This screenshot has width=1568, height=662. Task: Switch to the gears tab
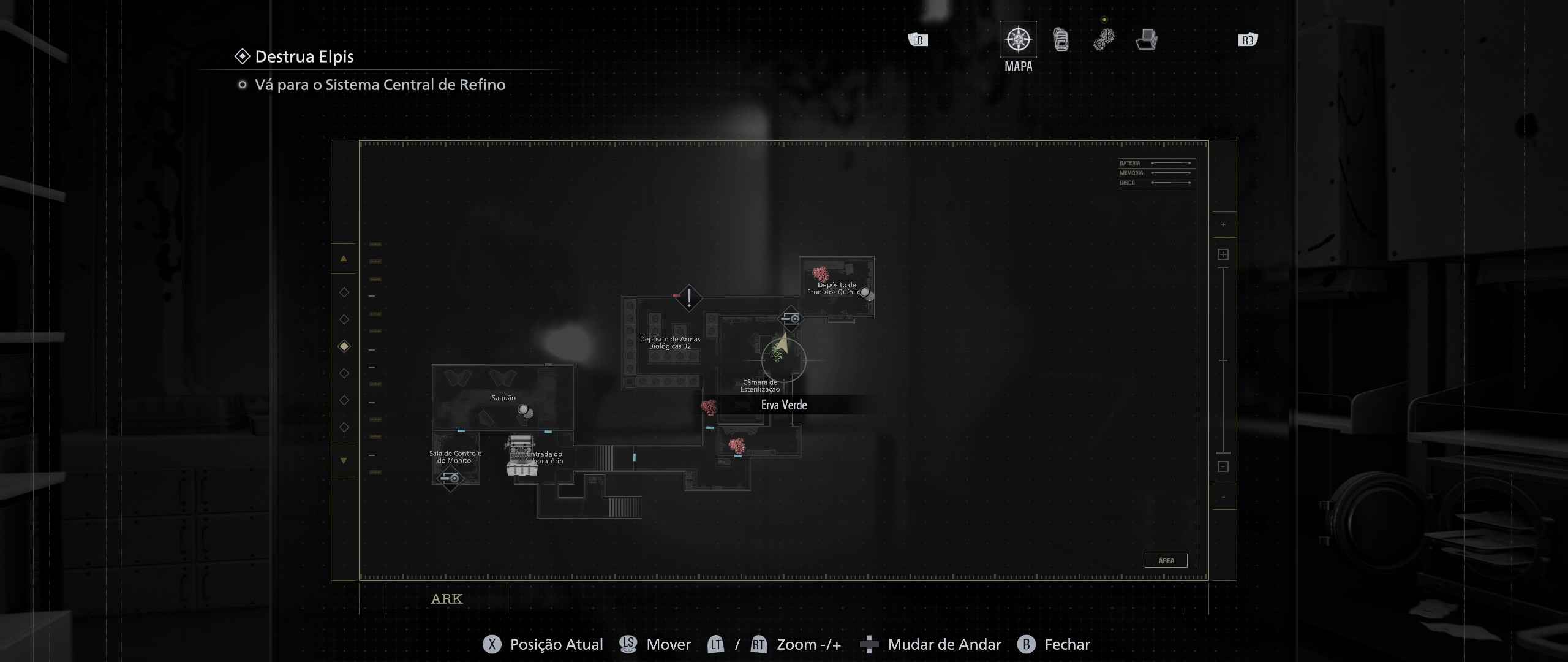coord(1104,40)
